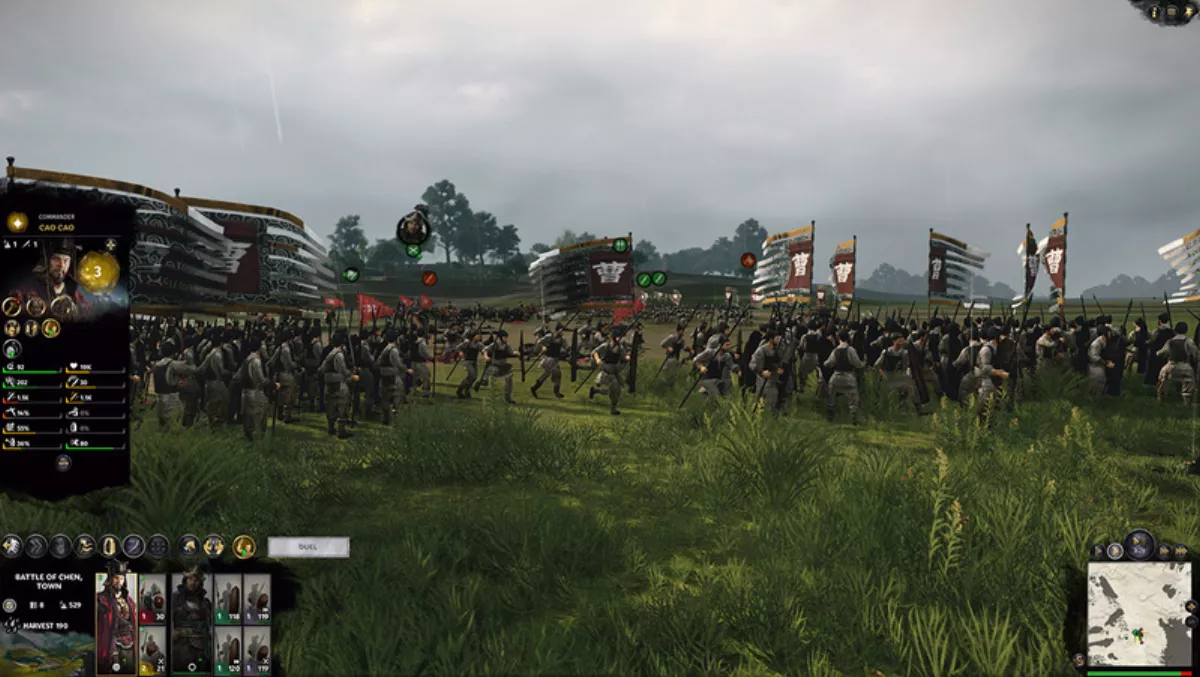Set battle speed to double-arrow fast forward
This screenshot has width=1200, height=677.
[1165, 551]
